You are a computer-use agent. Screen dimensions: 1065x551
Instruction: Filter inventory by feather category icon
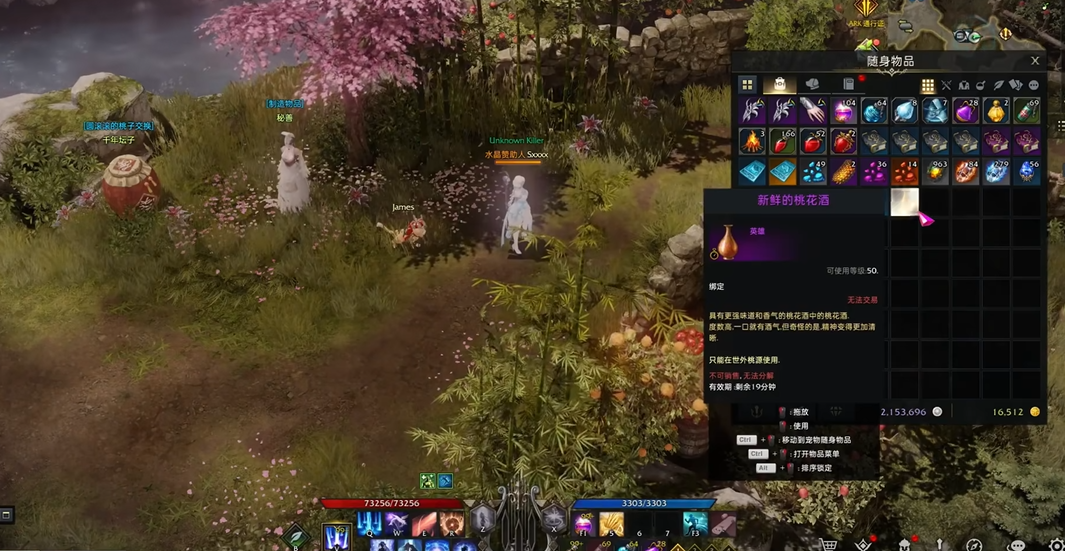pyautogui.click(x=998, y=86)
